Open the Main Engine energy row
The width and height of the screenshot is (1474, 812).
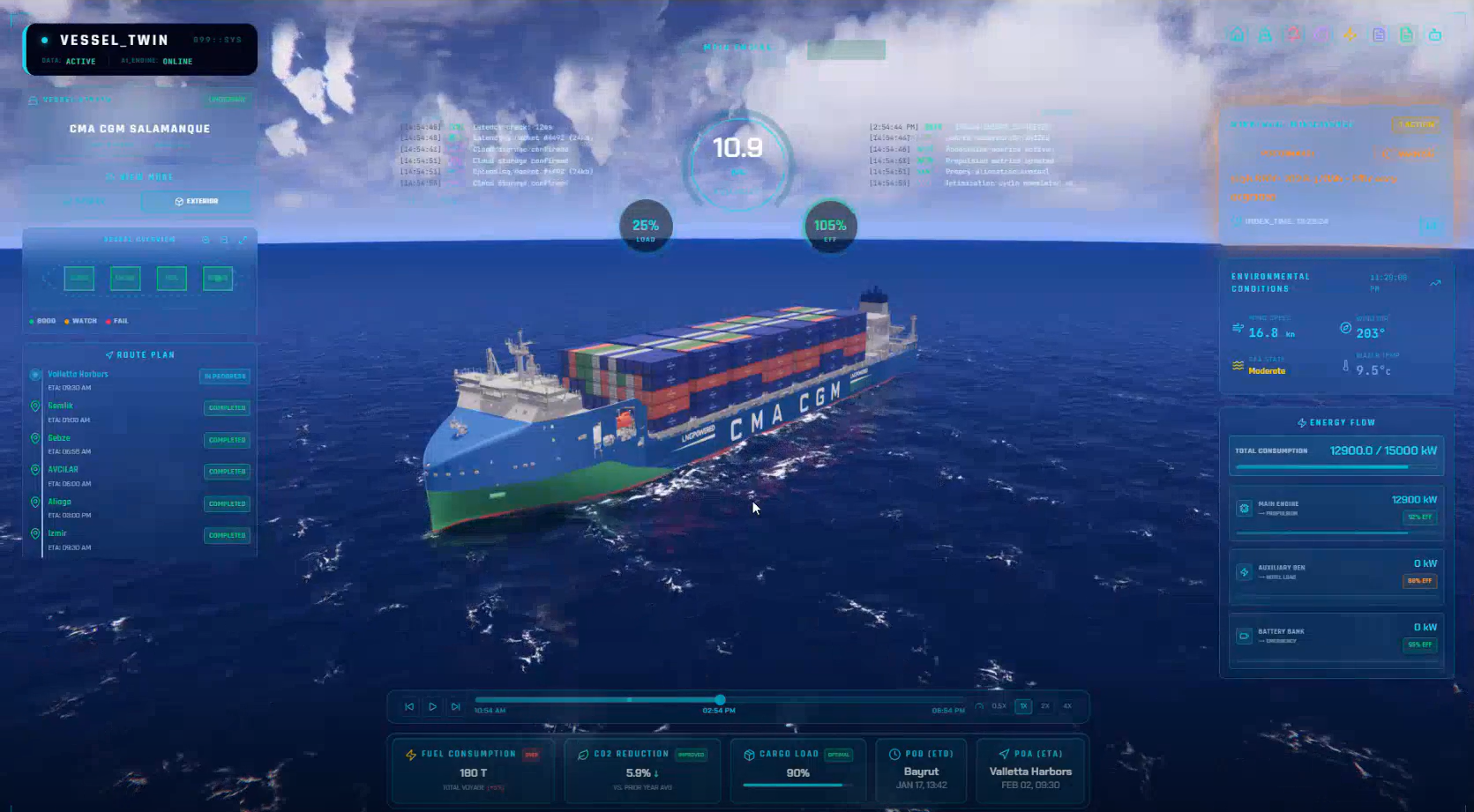[x=1336, y=511]
